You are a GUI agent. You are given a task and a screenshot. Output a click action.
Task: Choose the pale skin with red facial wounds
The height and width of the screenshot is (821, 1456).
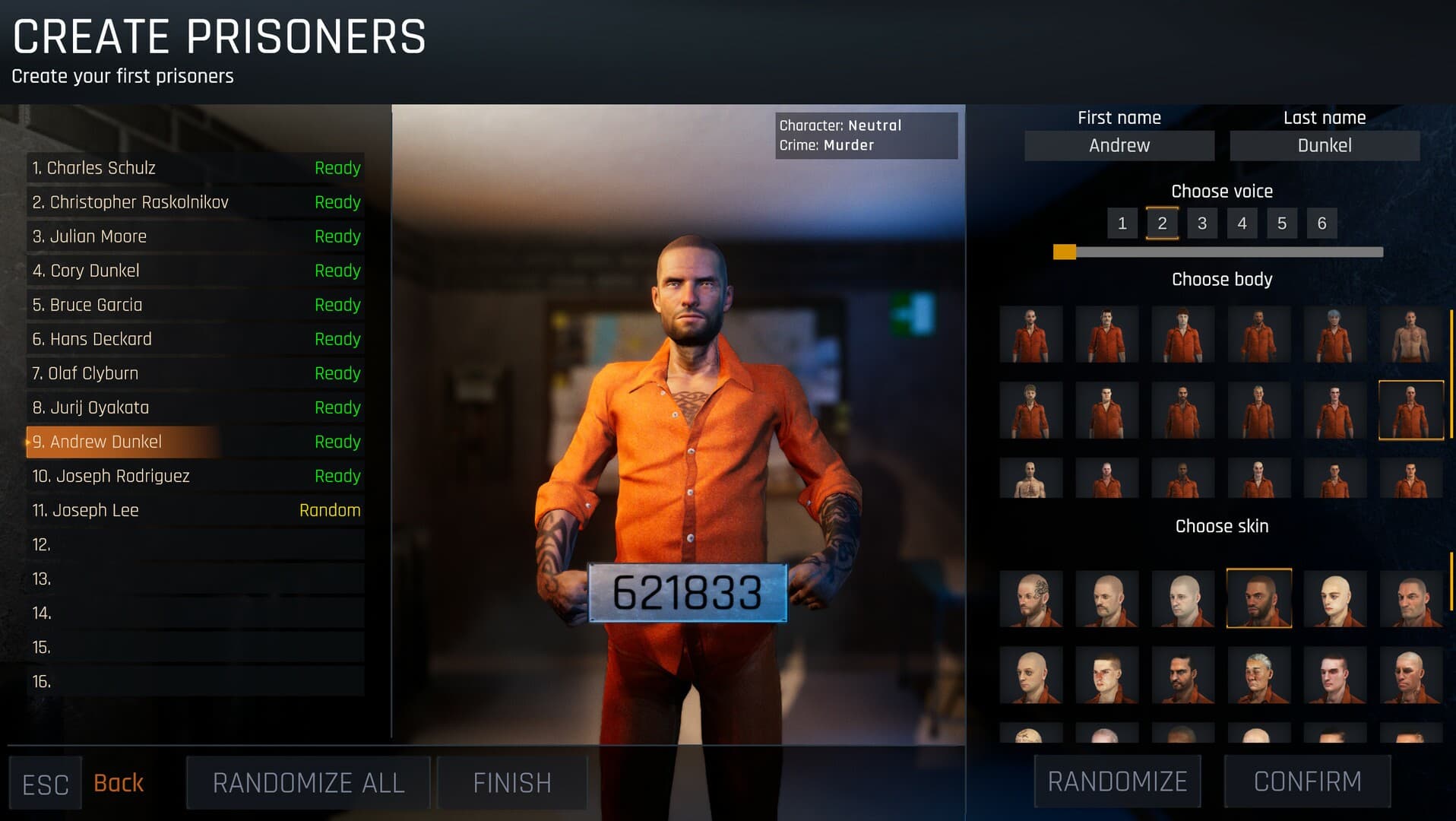tap(1107, 675)
